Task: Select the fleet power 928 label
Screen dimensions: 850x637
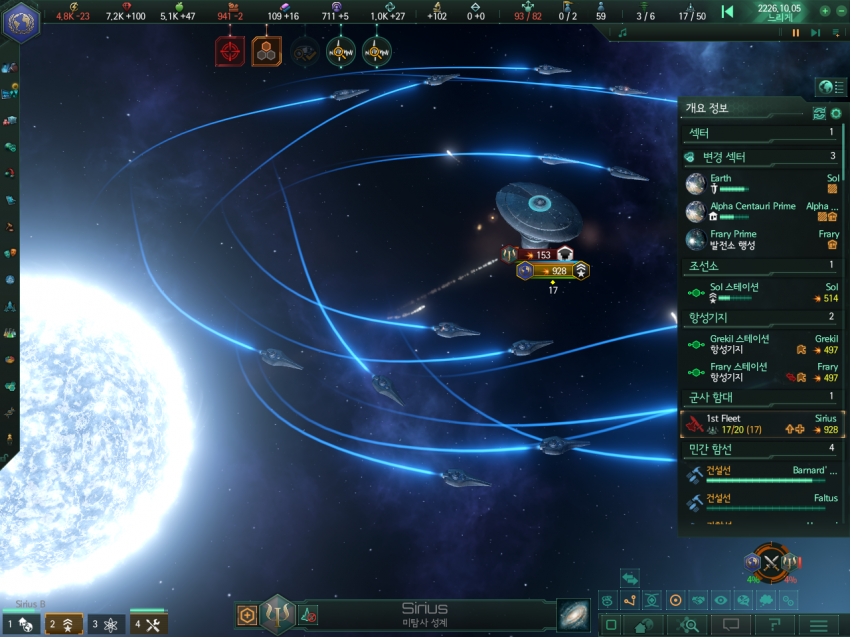Action: [552, 271]
